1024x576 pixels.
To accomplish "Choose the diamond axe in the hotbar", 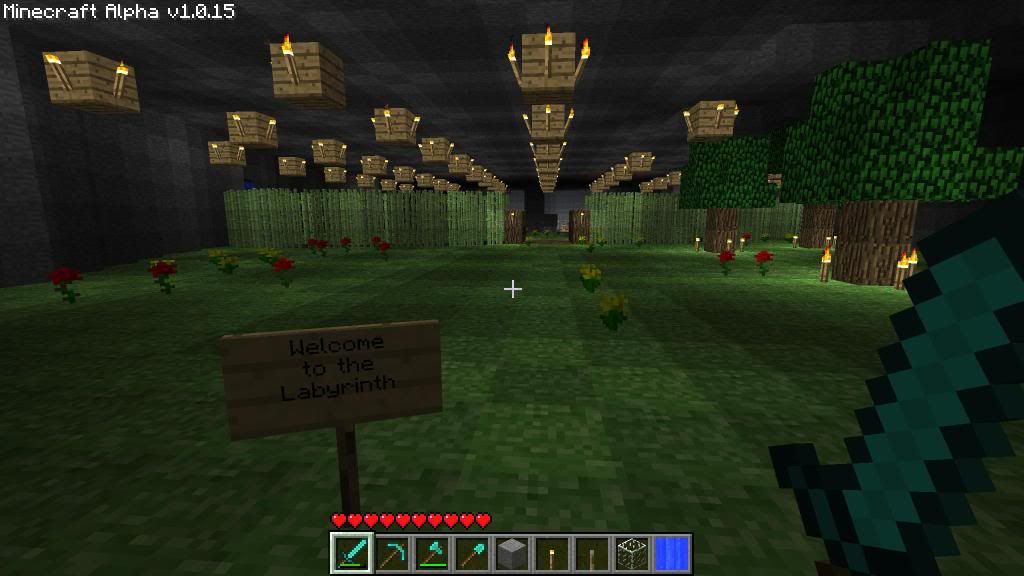I will coord(431,552).
